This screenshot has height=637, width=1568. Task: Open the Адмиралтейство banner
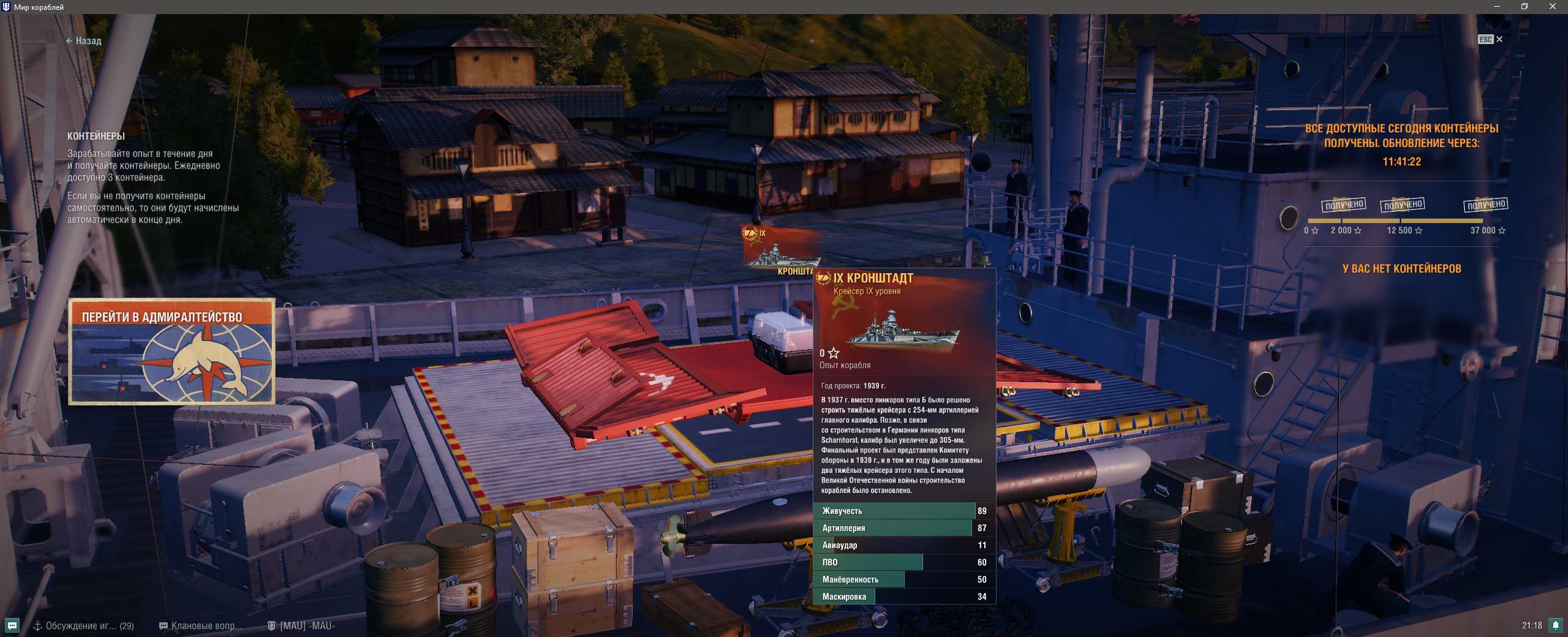[x=171, y=352]
